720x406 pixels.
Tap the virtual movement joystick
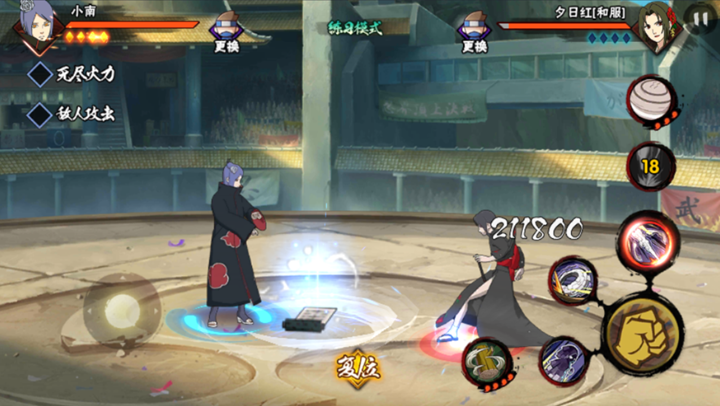point(122,309)
